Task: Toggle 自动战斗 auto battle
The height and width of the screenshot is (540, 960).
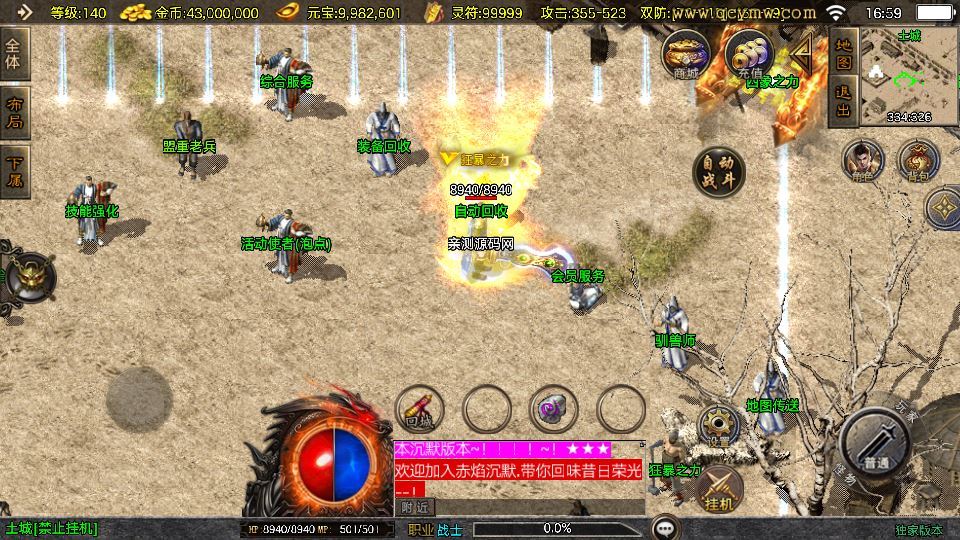Action: tap(718, 173)
